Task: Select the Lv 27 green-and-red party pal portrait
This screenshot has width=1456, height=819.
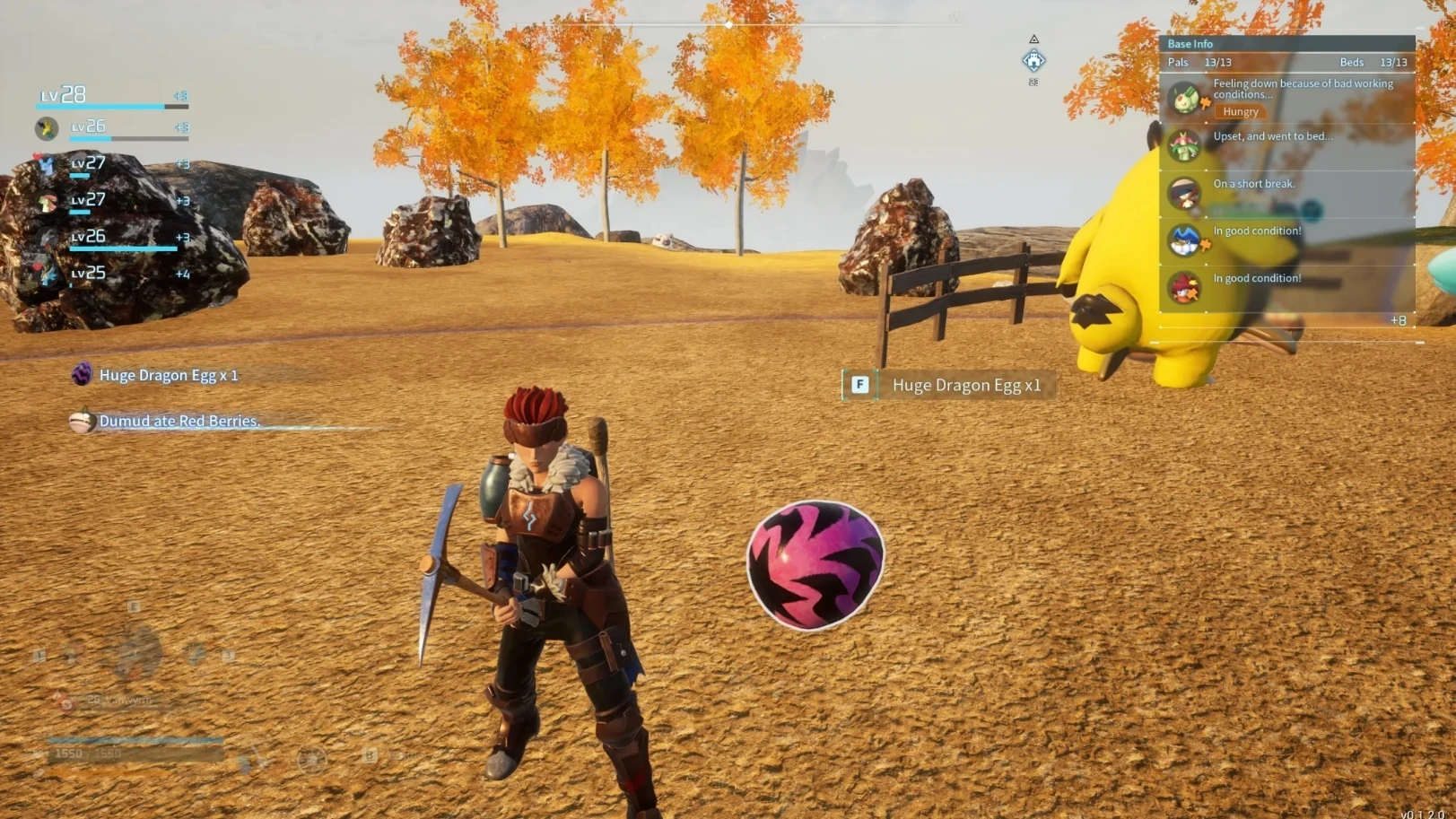Action: tap(47, 202)
